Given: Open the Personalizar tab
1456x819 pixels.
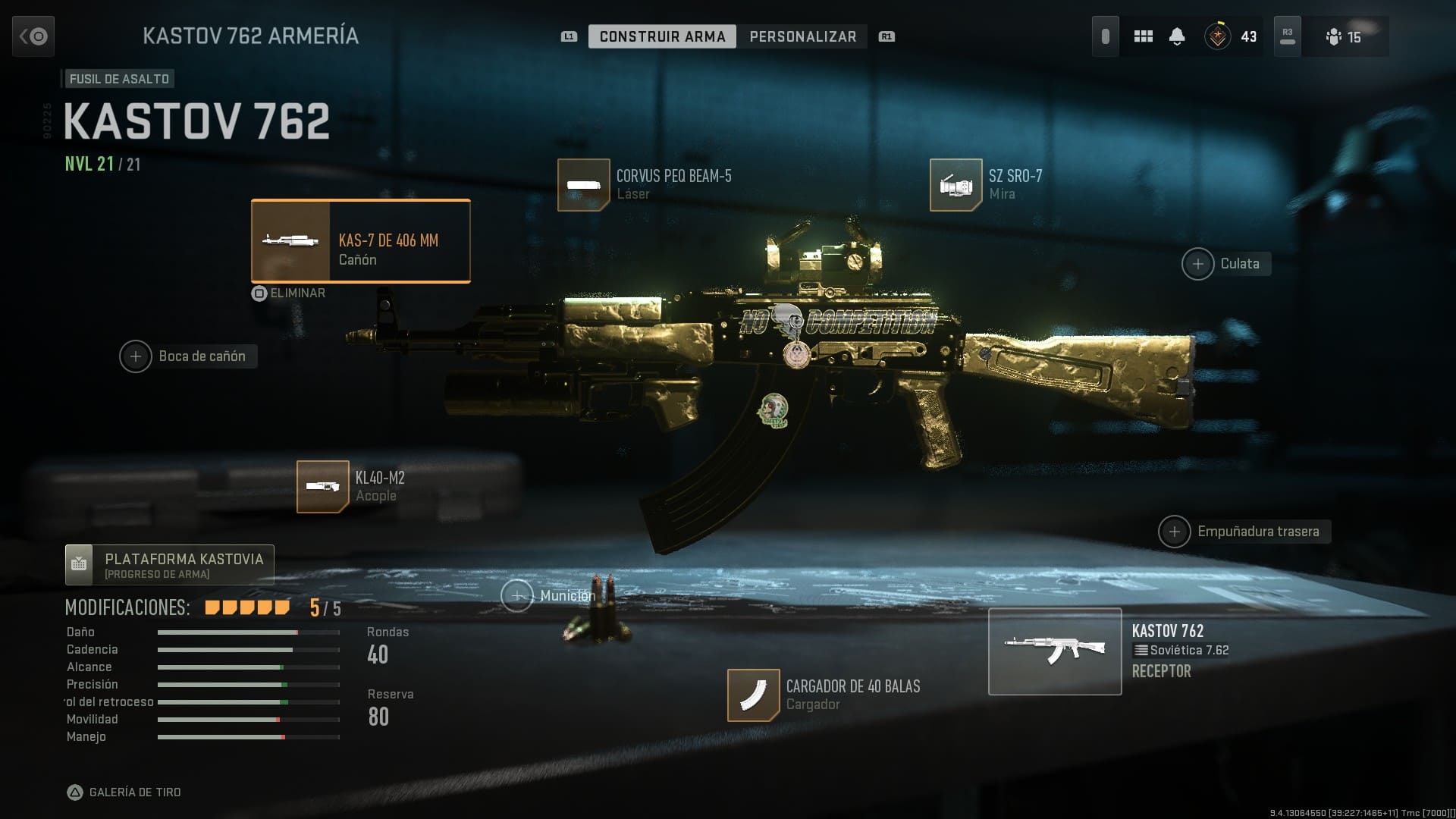Looking at the screenshot, I should pos(802,36).
